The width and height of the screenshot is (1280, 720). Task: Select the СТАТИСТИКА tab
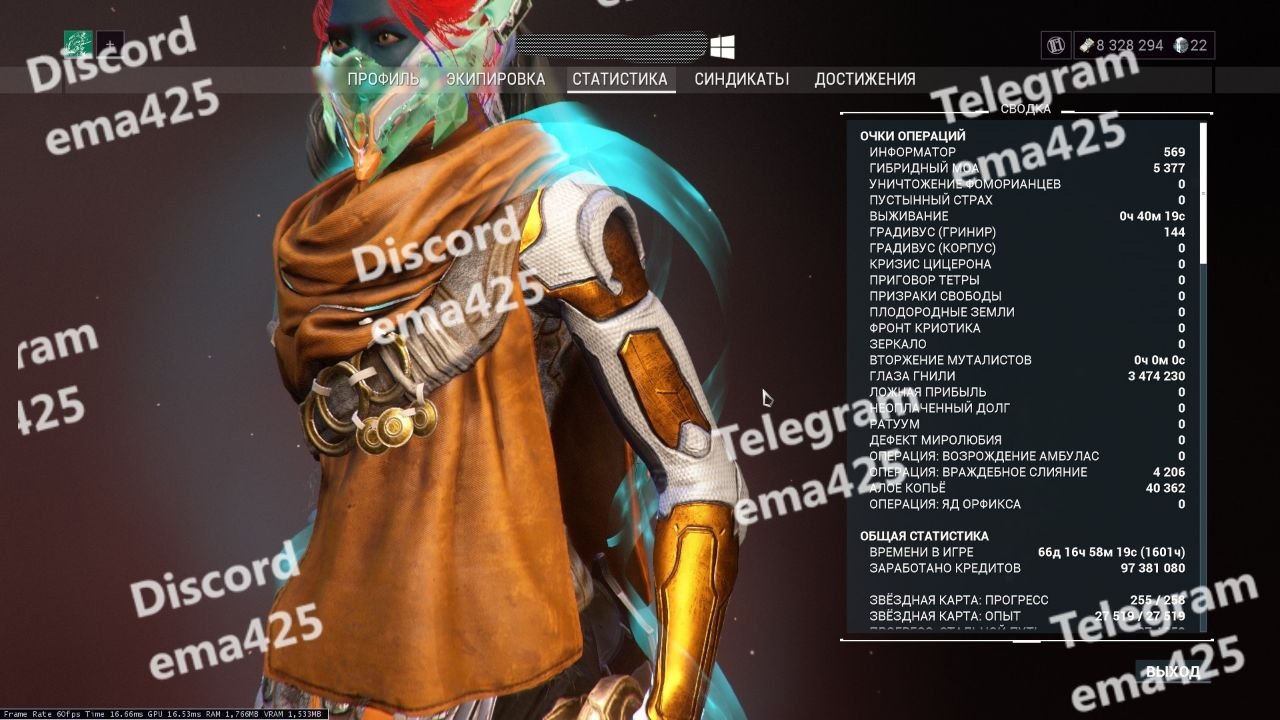[620, 79]
